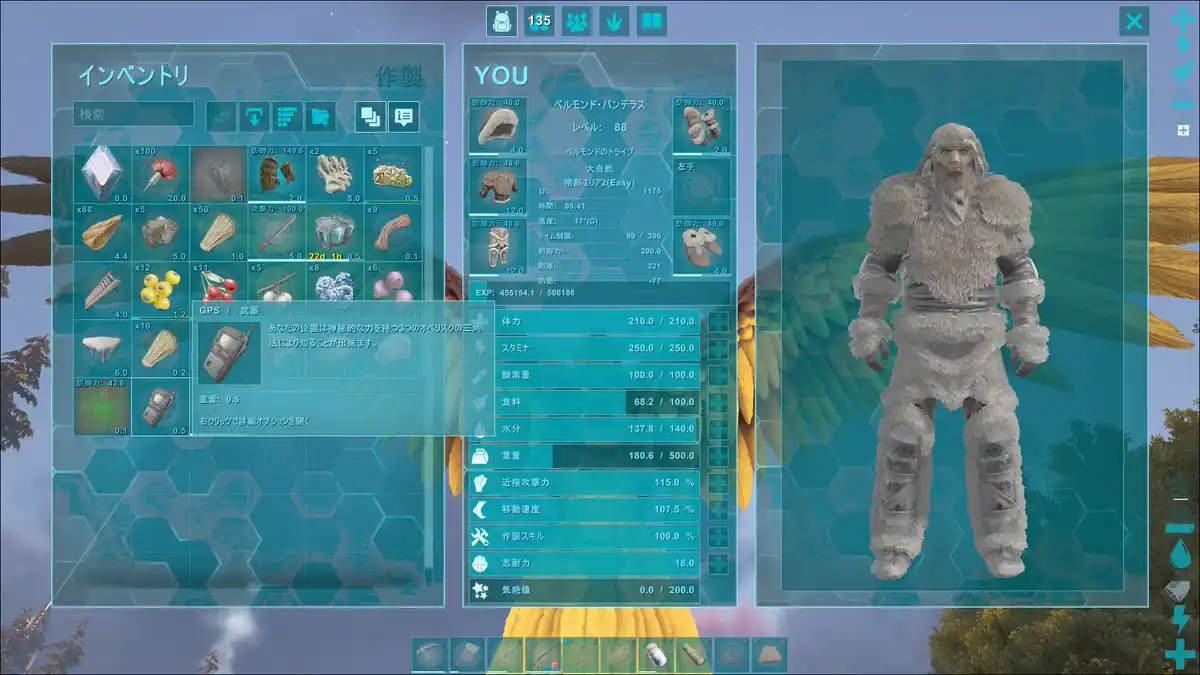Close the inventory with the X button
The height and width of the screenshot is (675, 1200).
[1133, 21]
